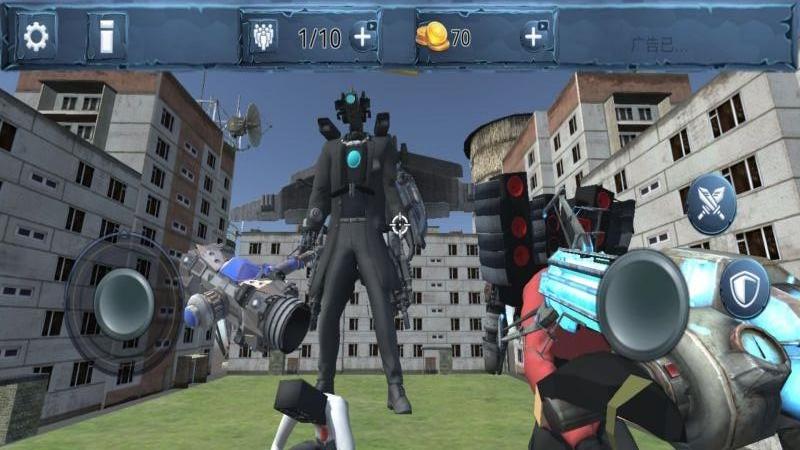This screenshot has width=800, height=450.
Task: Tap the crossed swords attack button
Action: (x=712, y=203)
